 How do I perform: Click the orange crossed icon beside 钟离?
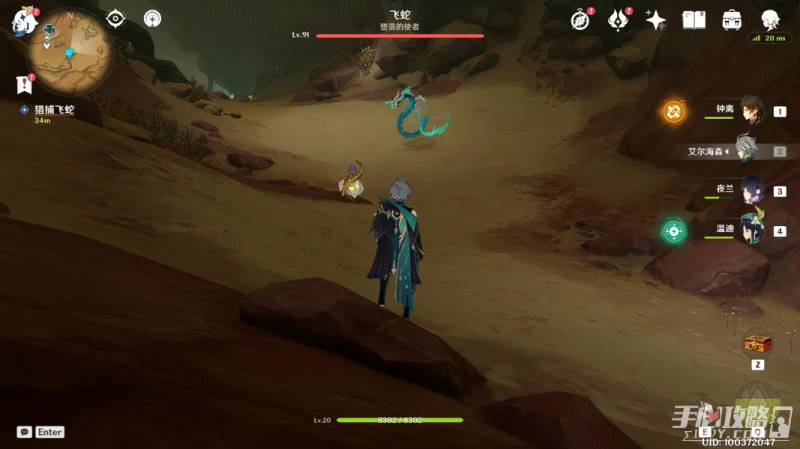[673, 111]
